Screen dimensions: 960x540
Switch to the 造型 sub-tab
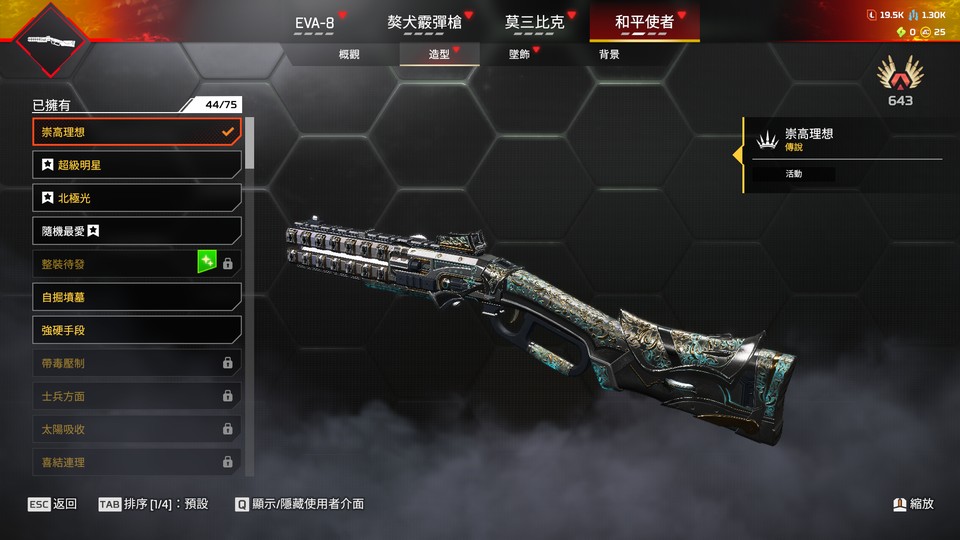(439, 54)
